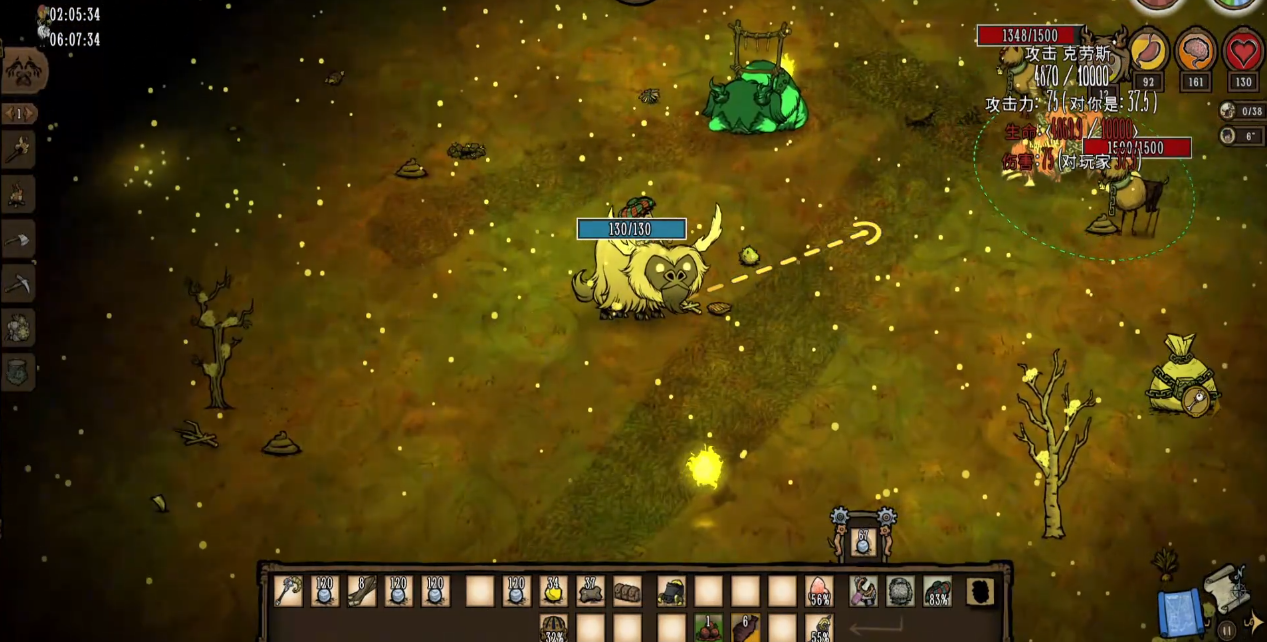This screenshot has width=1267, height=642.
Task: Pick the yellow item stack of 34
Action: point(553,590)
